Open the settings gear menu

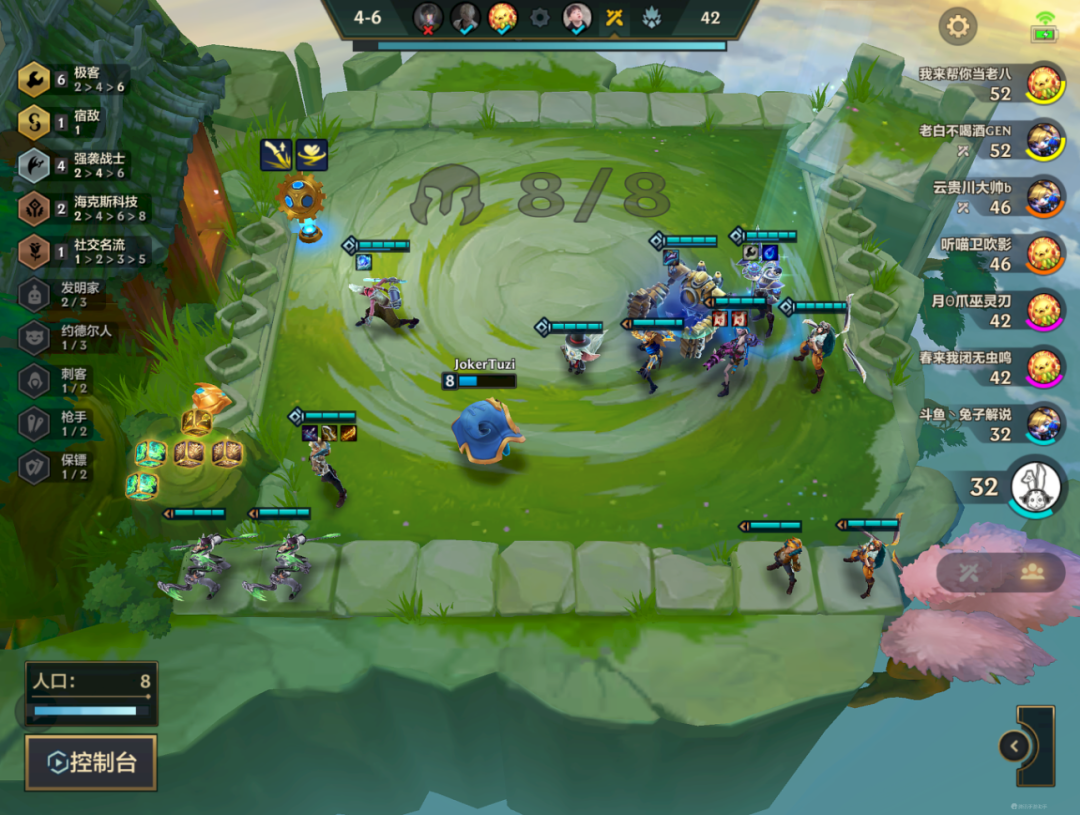click(957, 26)
